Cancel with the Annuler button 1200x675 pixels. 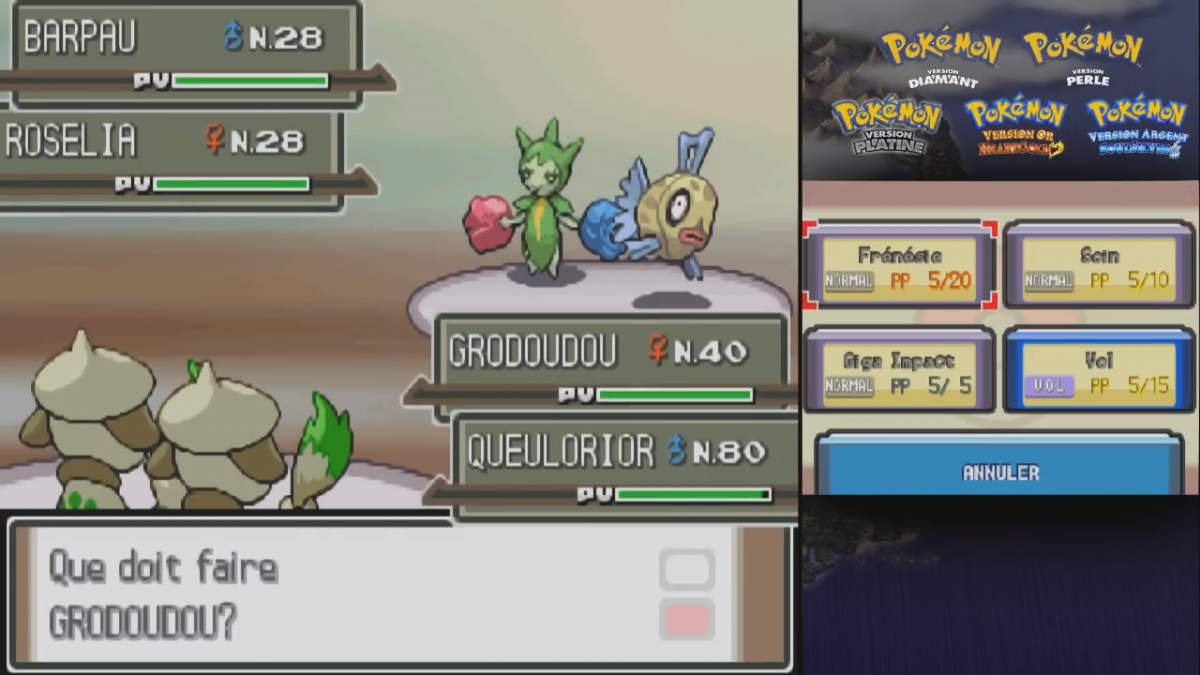pos(999,471)
